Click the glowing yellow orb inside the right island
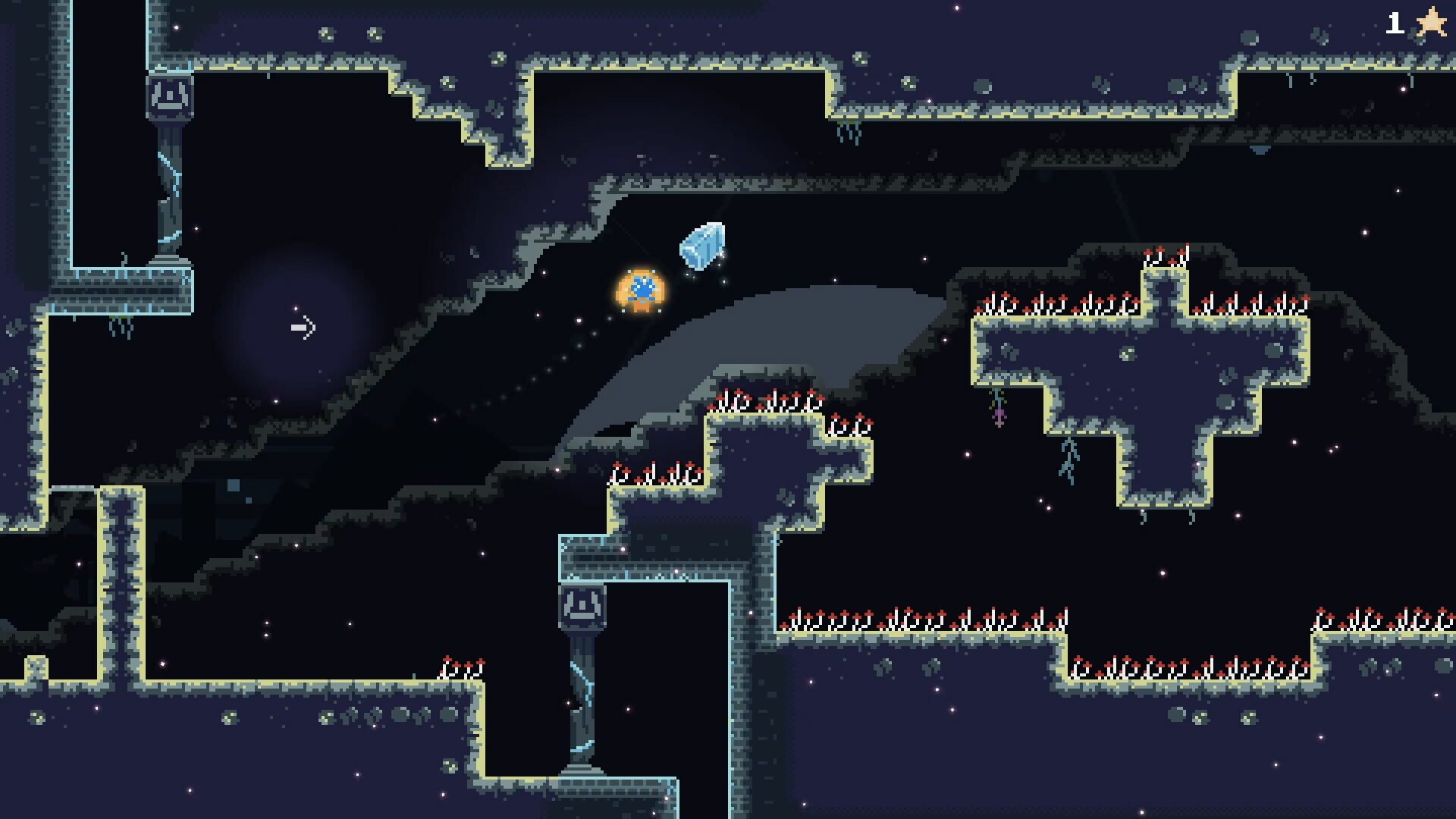This screenshot has height=819, width=1456. pyautogui.click(x=1128, y=355)
